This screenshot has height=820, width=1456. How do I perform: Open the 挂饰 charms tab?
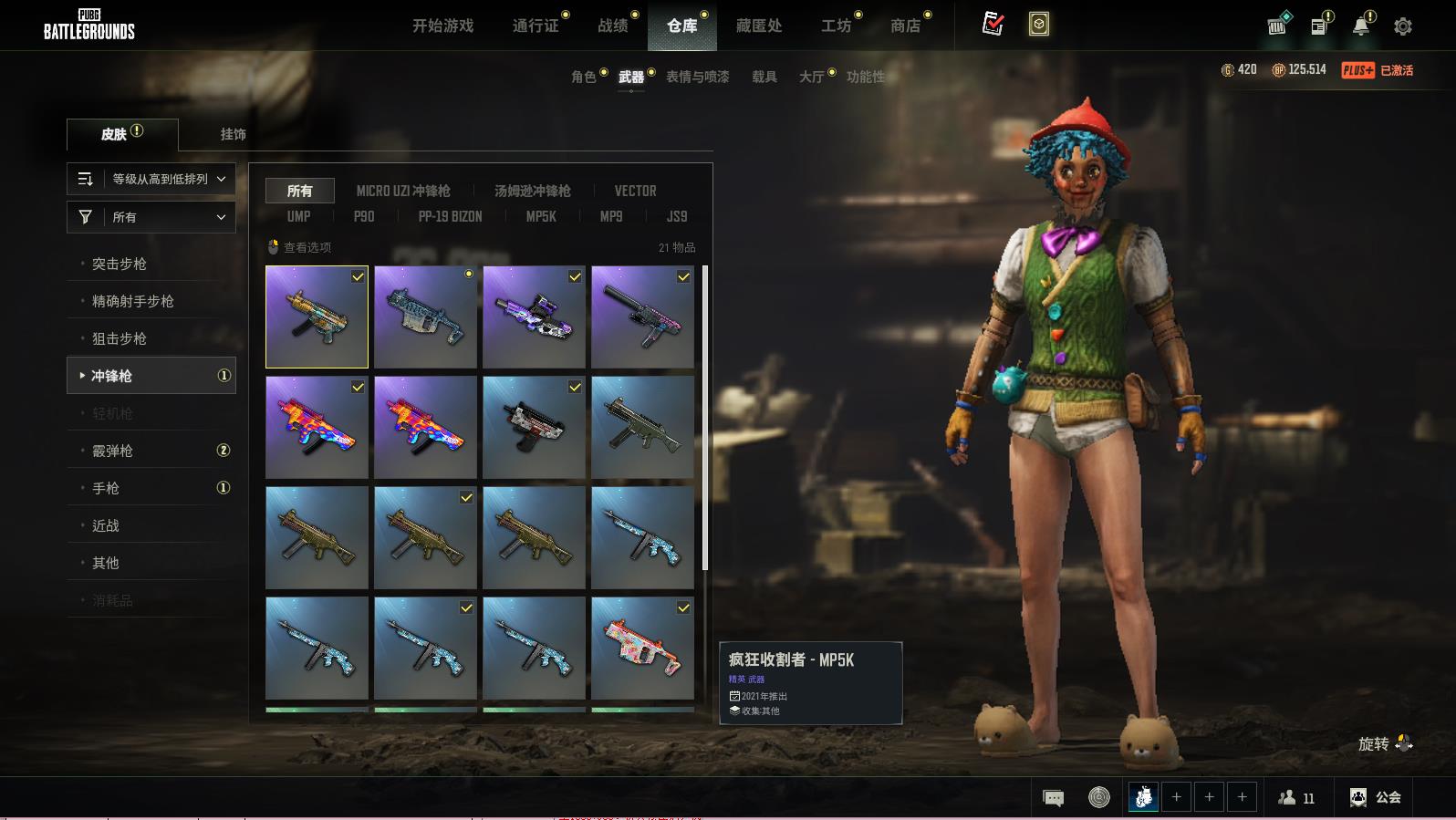233,134
